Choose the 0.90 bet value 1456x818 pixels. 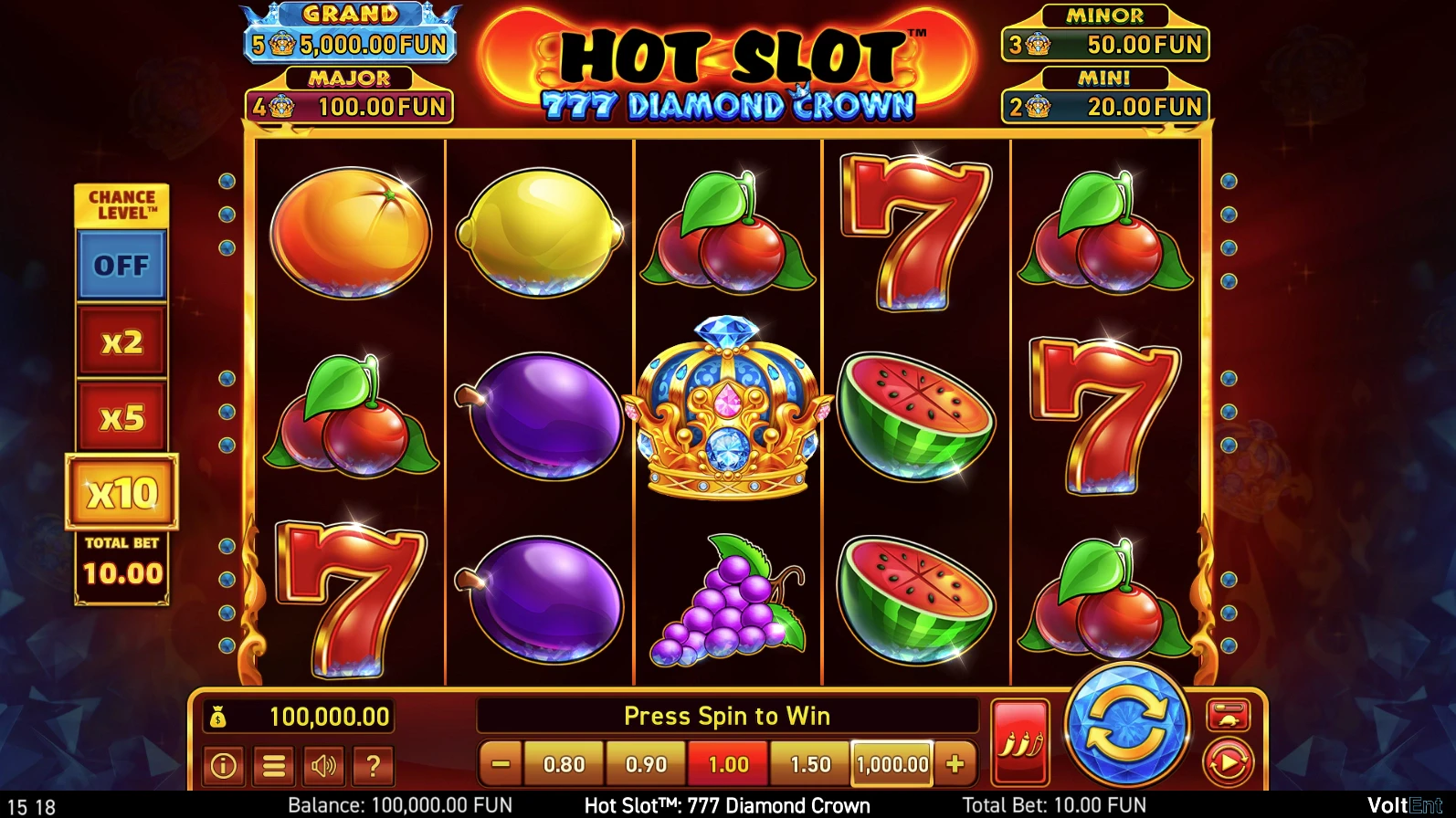tap(646, 764)
